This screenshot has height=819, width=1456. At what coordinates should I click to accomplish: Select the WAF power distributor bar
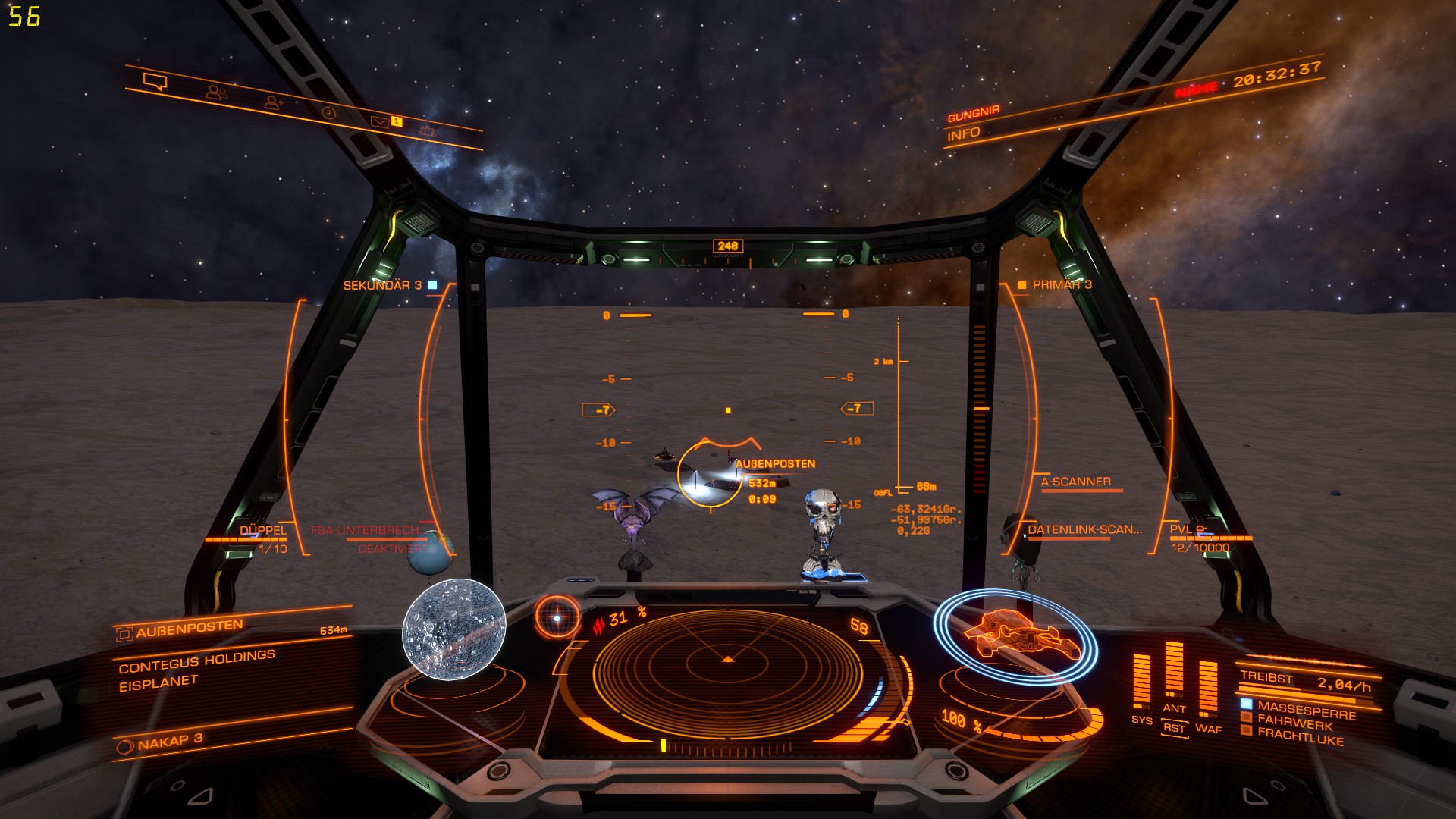pos(1208,686)
